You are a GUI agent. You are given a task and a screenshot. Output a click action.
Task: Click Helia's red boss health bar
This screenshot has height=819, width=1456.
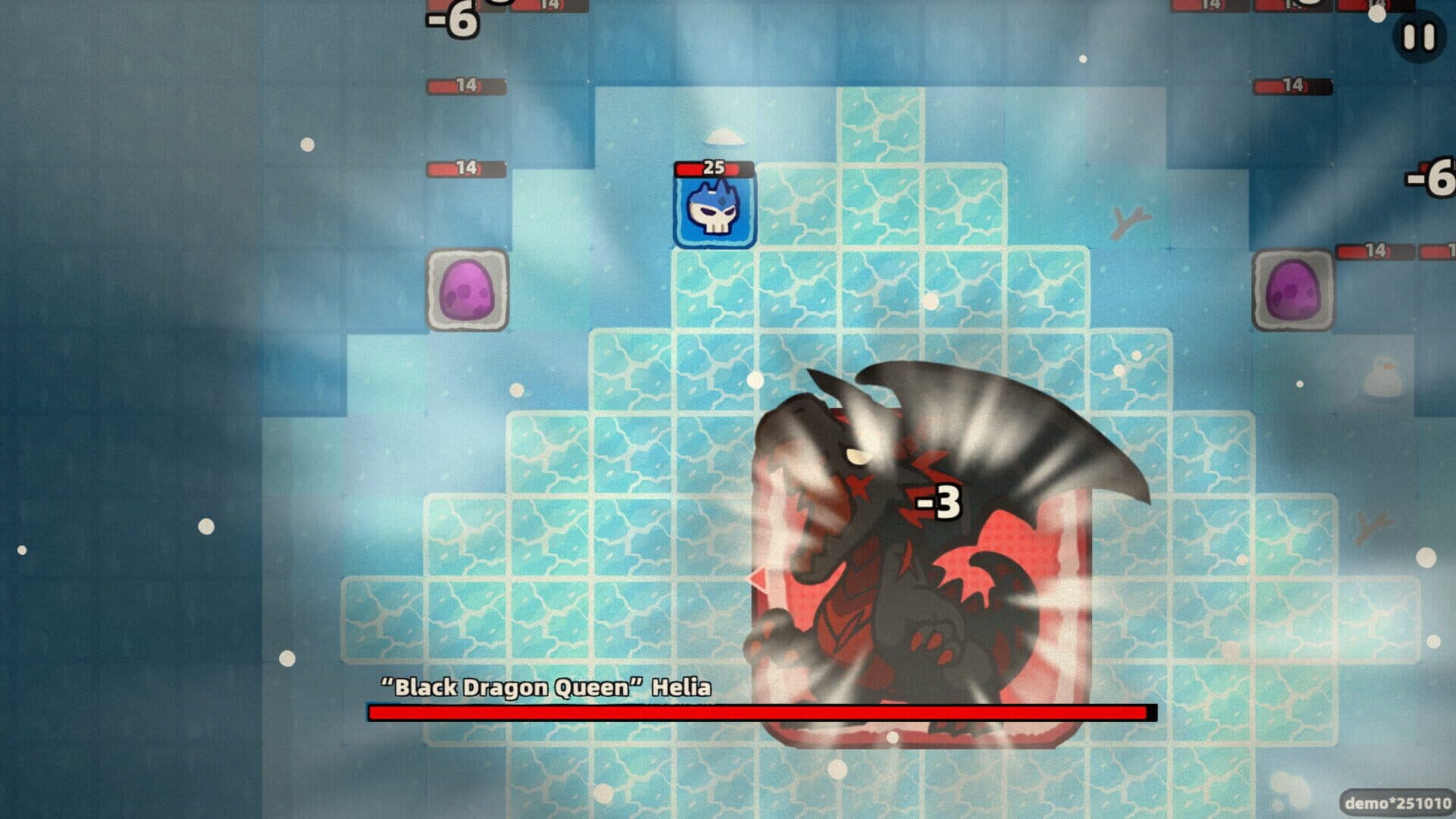758,713
